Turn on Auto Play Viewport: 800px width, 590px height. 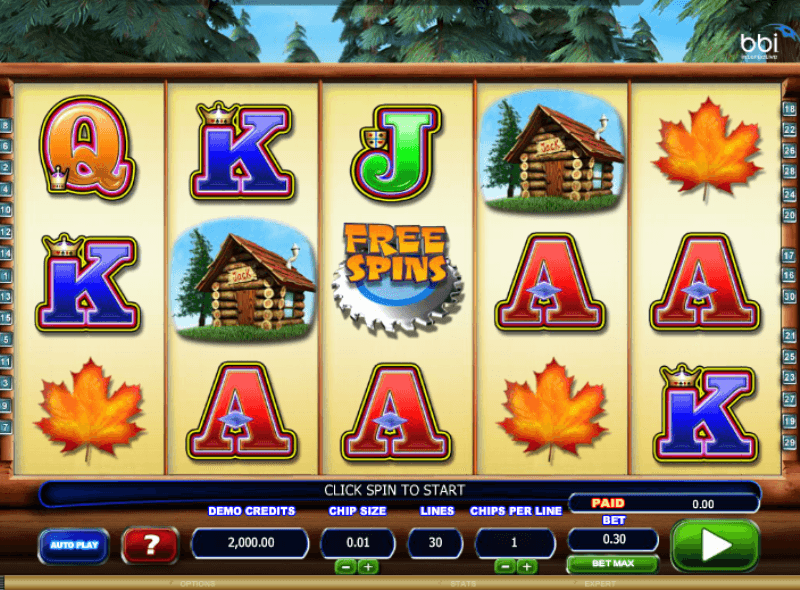click(x=74, y=545)
